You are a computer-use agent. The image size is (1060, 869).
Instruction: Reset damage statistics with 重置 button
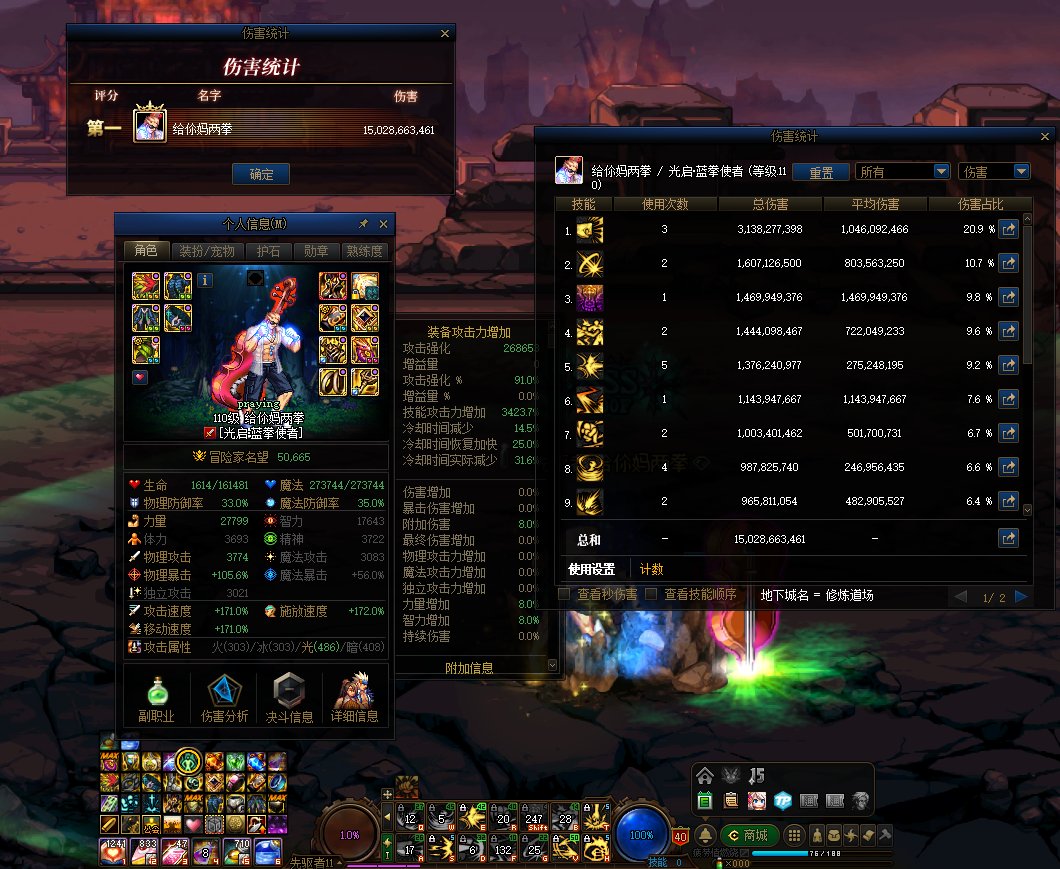point(821,172)
